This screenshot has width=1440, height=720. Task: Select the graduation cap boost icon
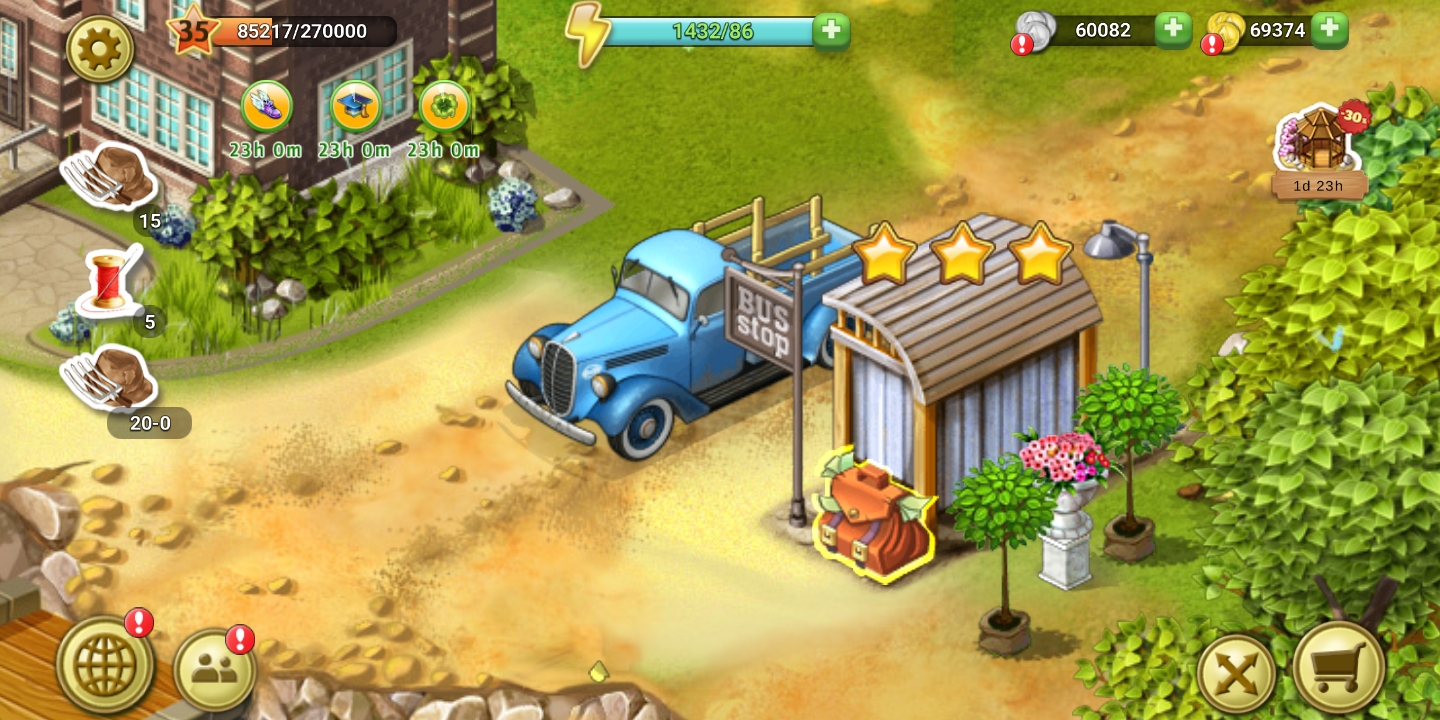(x=356, y=106)
